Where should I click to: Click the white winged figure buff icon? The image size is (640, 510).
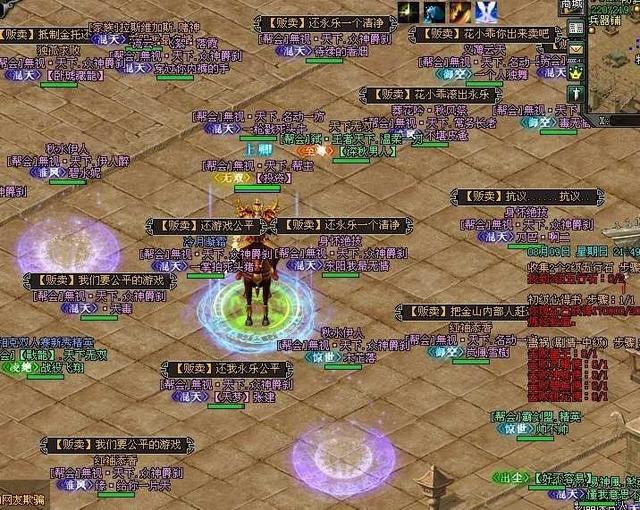(x=486, y=12)
